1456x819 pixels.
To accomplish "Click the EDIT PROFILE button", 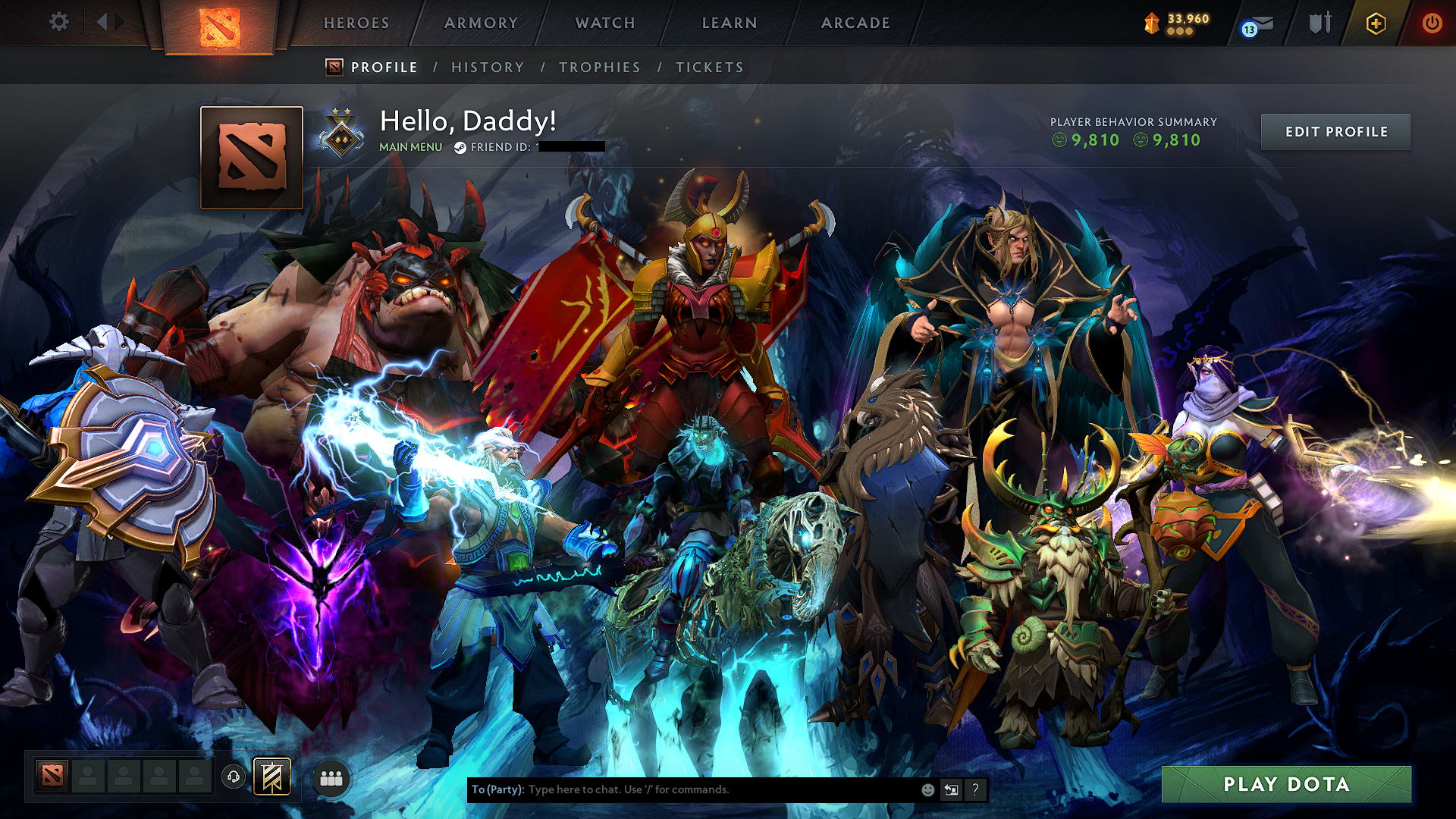I will 1335,131.
